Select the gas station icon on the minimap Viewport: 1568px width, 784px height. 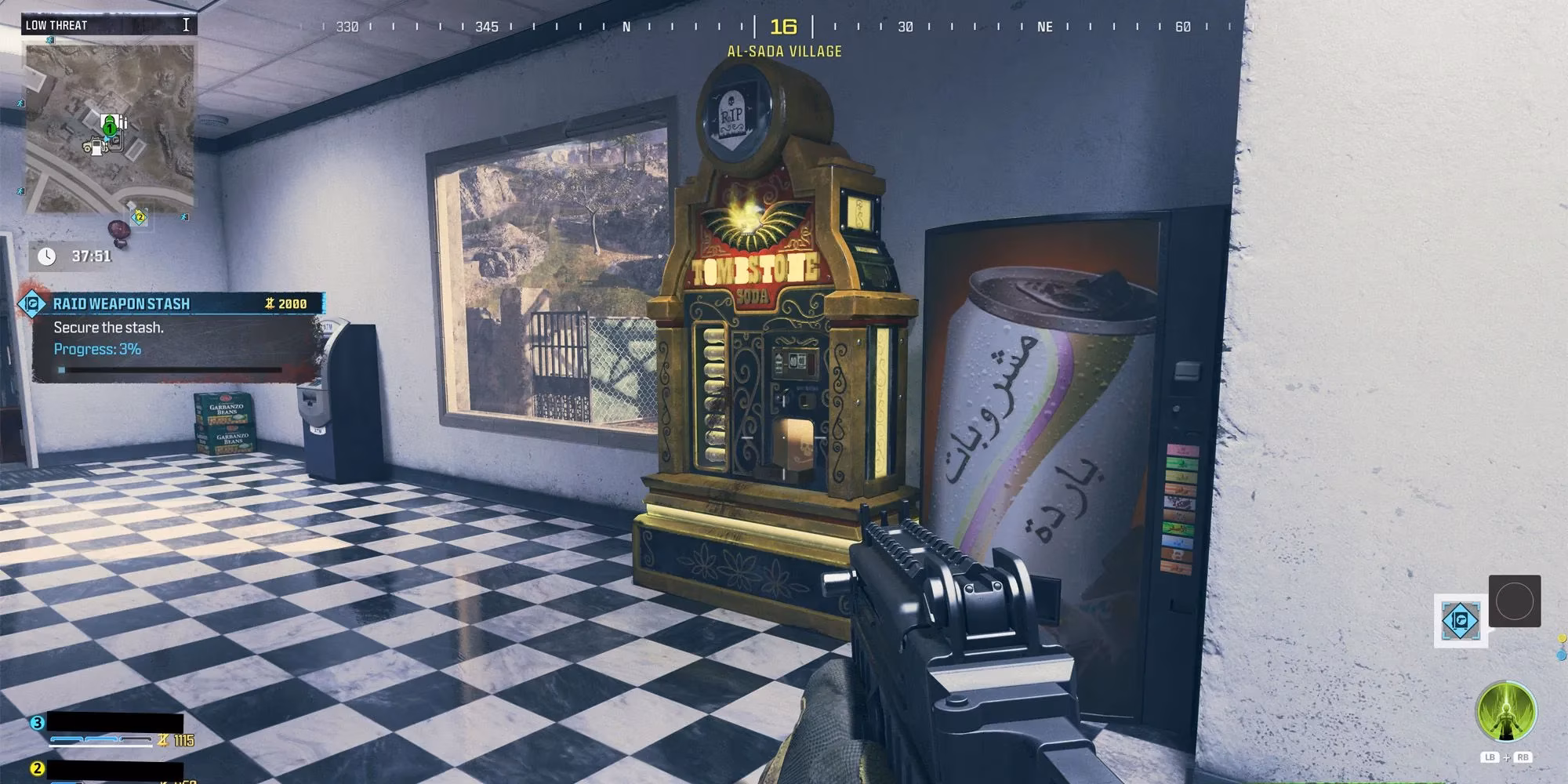tap(96, 147)
